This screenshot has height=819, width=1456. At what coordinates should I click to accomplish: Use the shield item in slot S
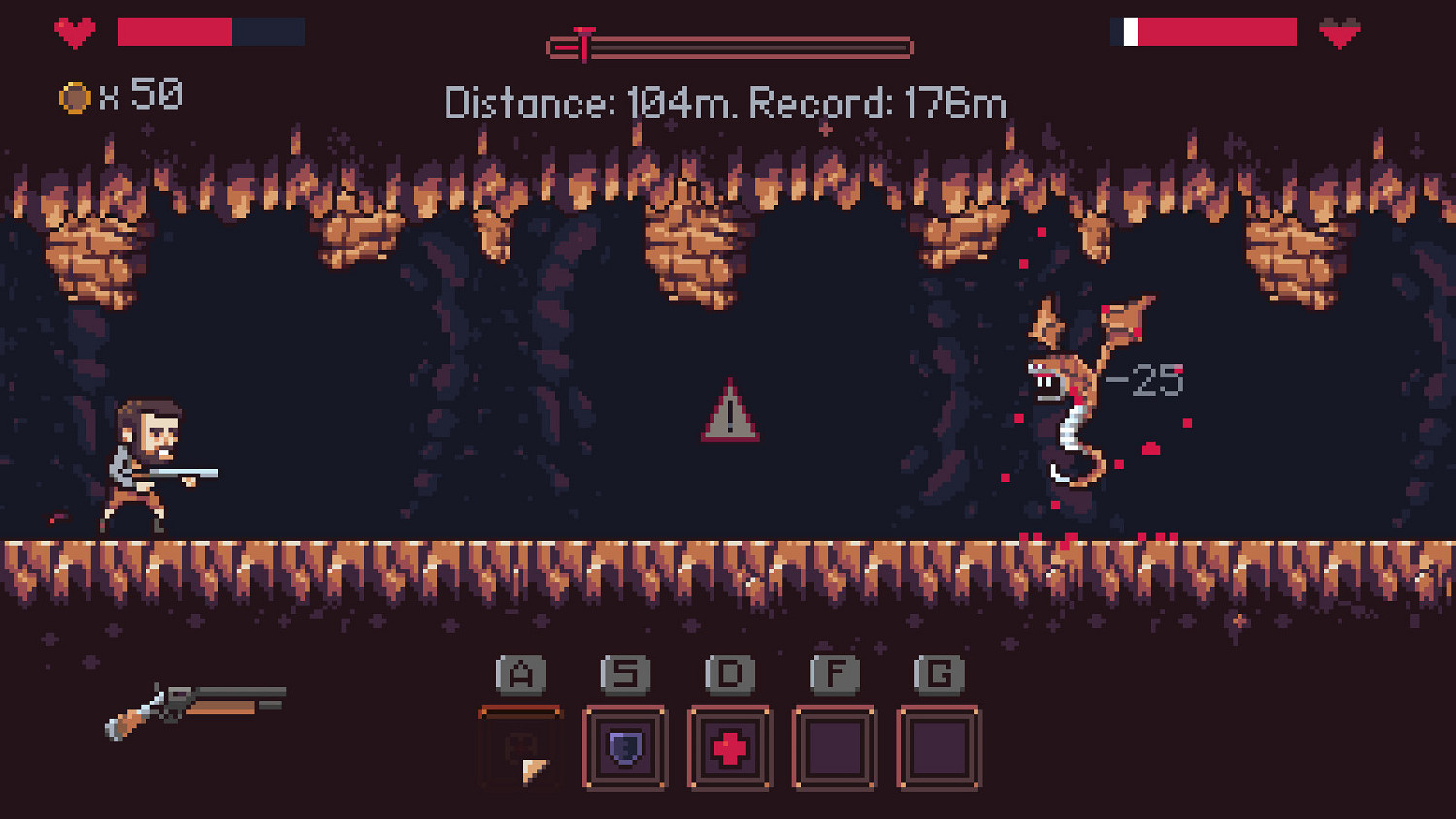626,747
